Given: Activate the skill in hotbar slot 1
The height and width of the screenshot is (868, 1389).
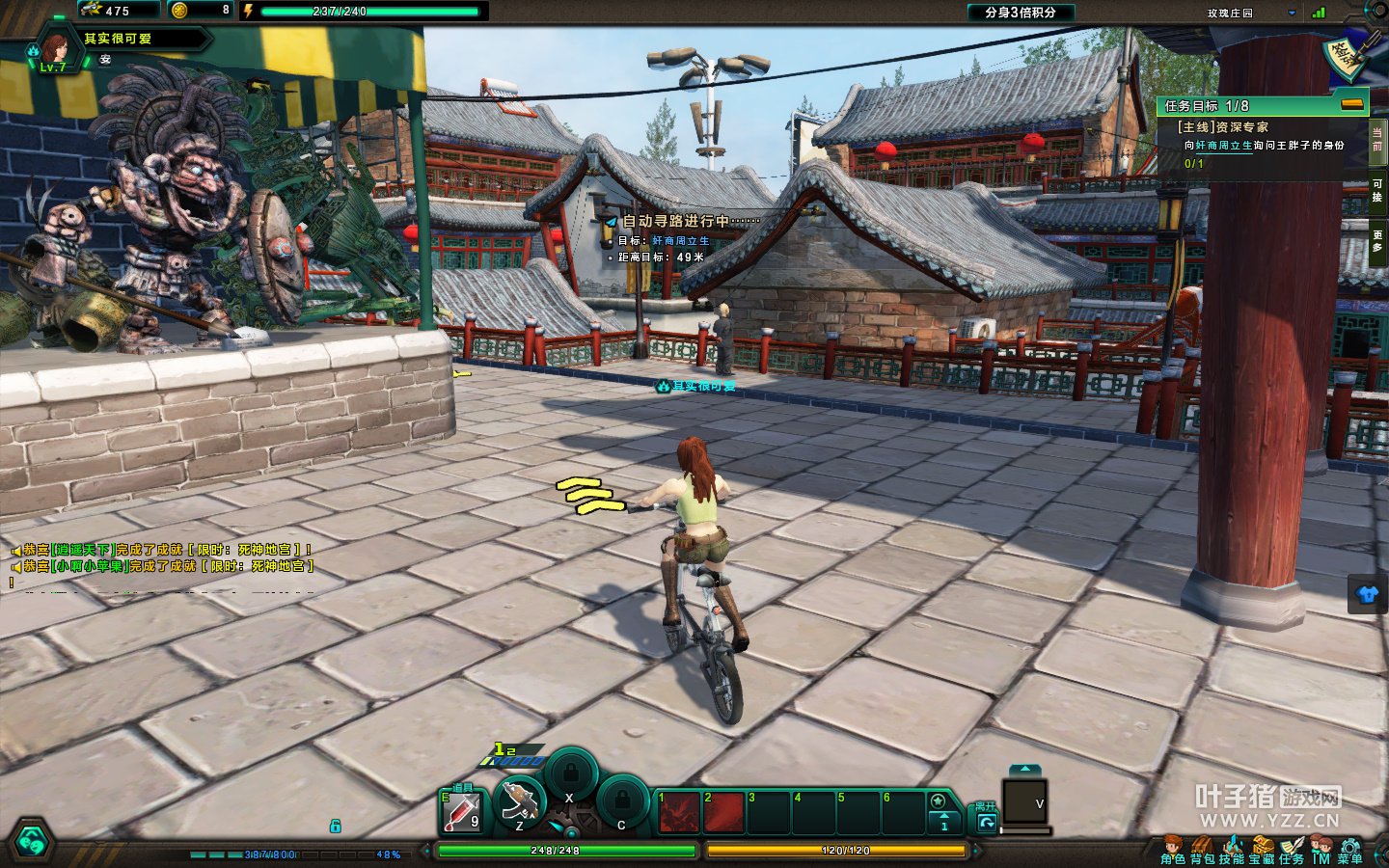Looking at the screenshot, I should [679, 812].
